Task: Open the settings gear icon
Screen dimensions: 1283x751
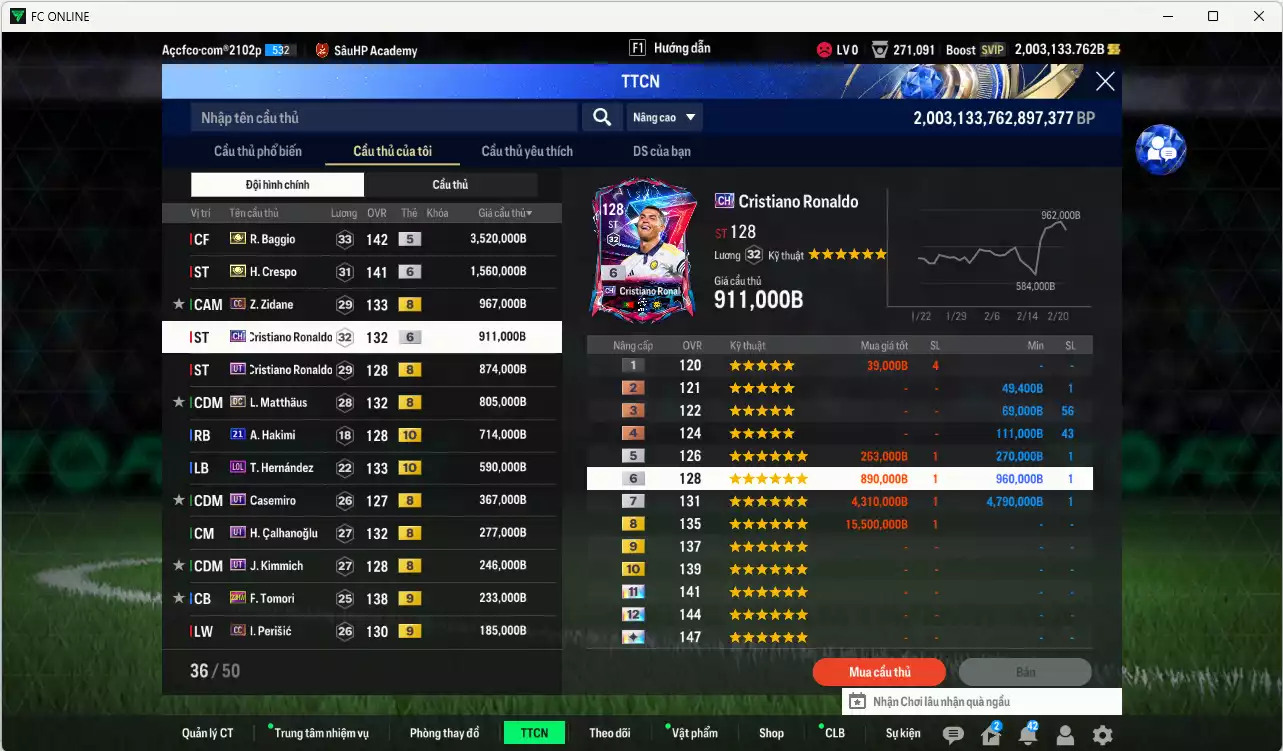Action: coord(1102,735)
